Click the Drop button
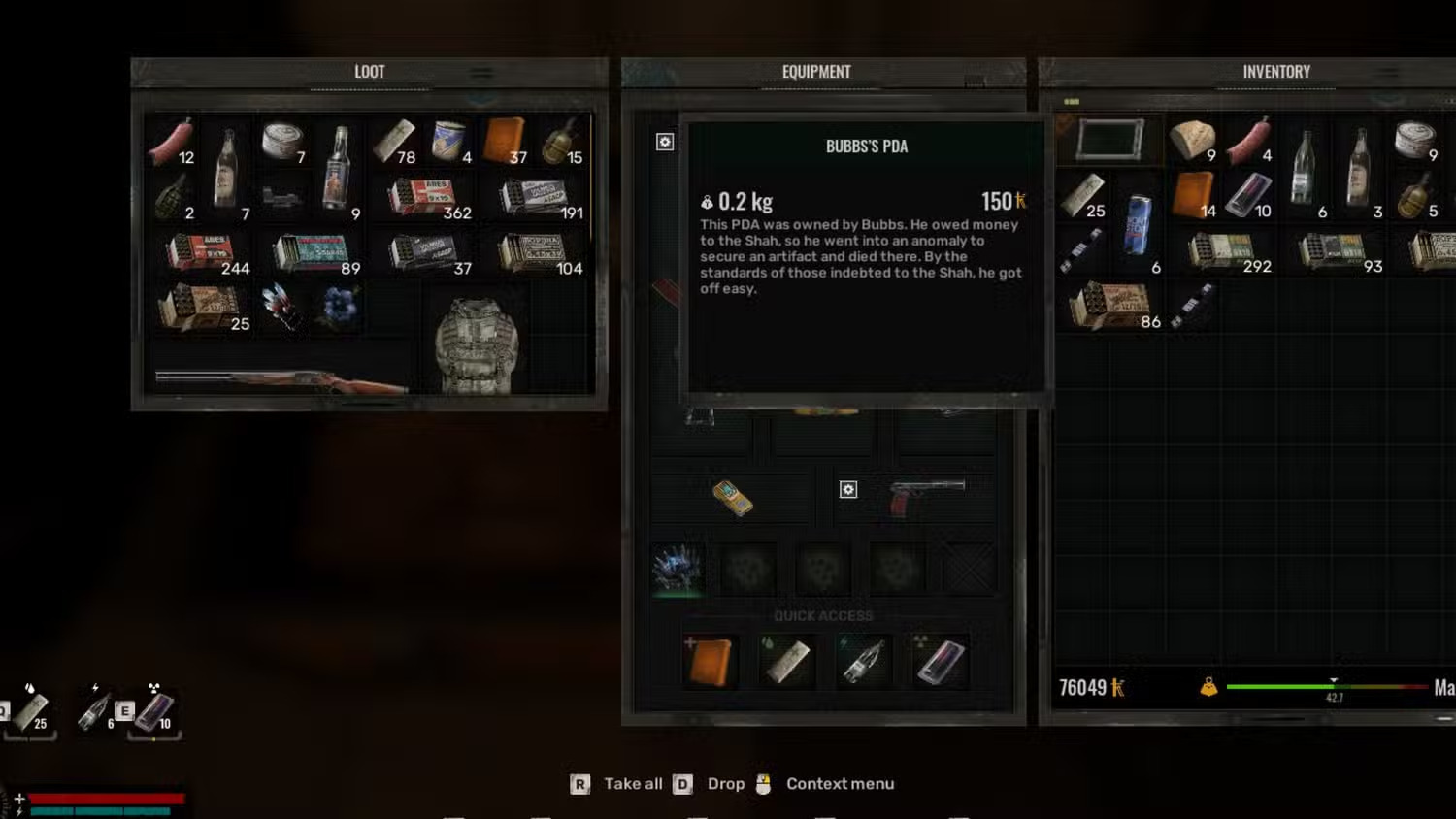 [x=726, y=783]
